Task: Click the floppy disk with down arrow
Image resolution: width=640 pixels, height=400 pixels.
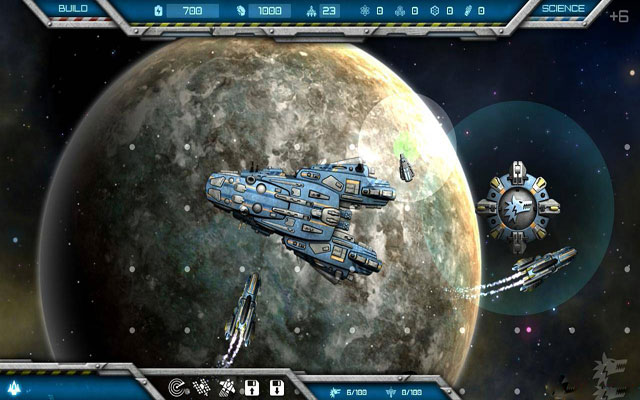Action: [276, 387]
